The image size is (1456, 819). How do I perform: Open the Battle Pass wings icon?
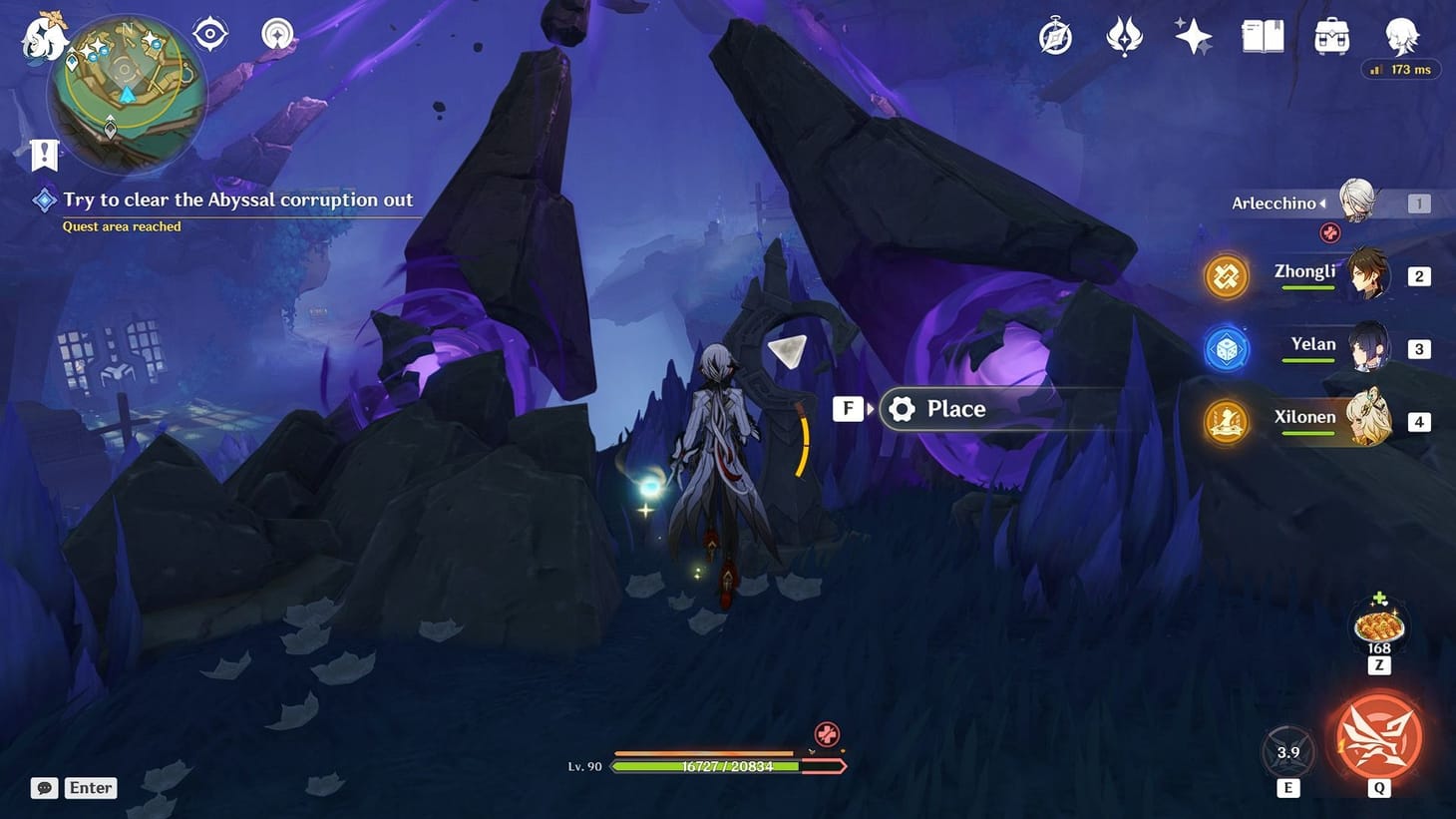point(1124,36)
